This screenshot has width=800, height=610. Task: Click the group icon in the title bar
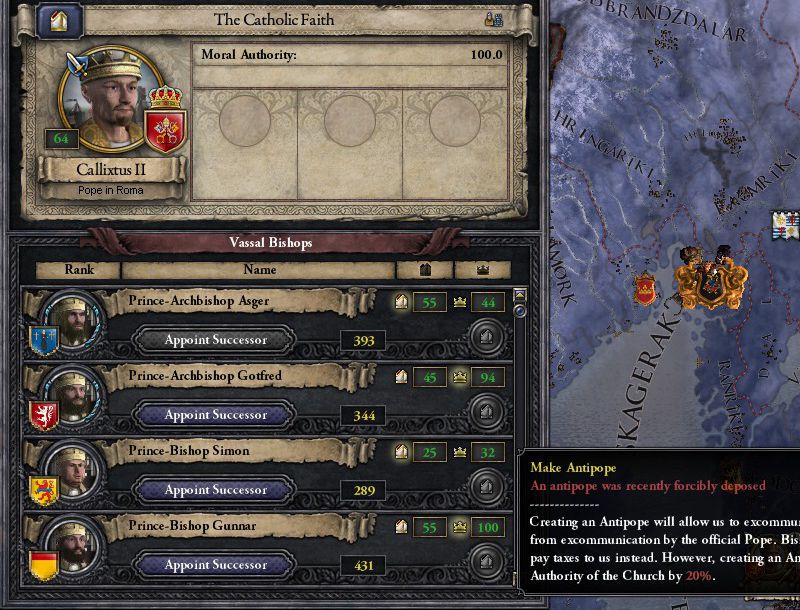tap(493, 19)
